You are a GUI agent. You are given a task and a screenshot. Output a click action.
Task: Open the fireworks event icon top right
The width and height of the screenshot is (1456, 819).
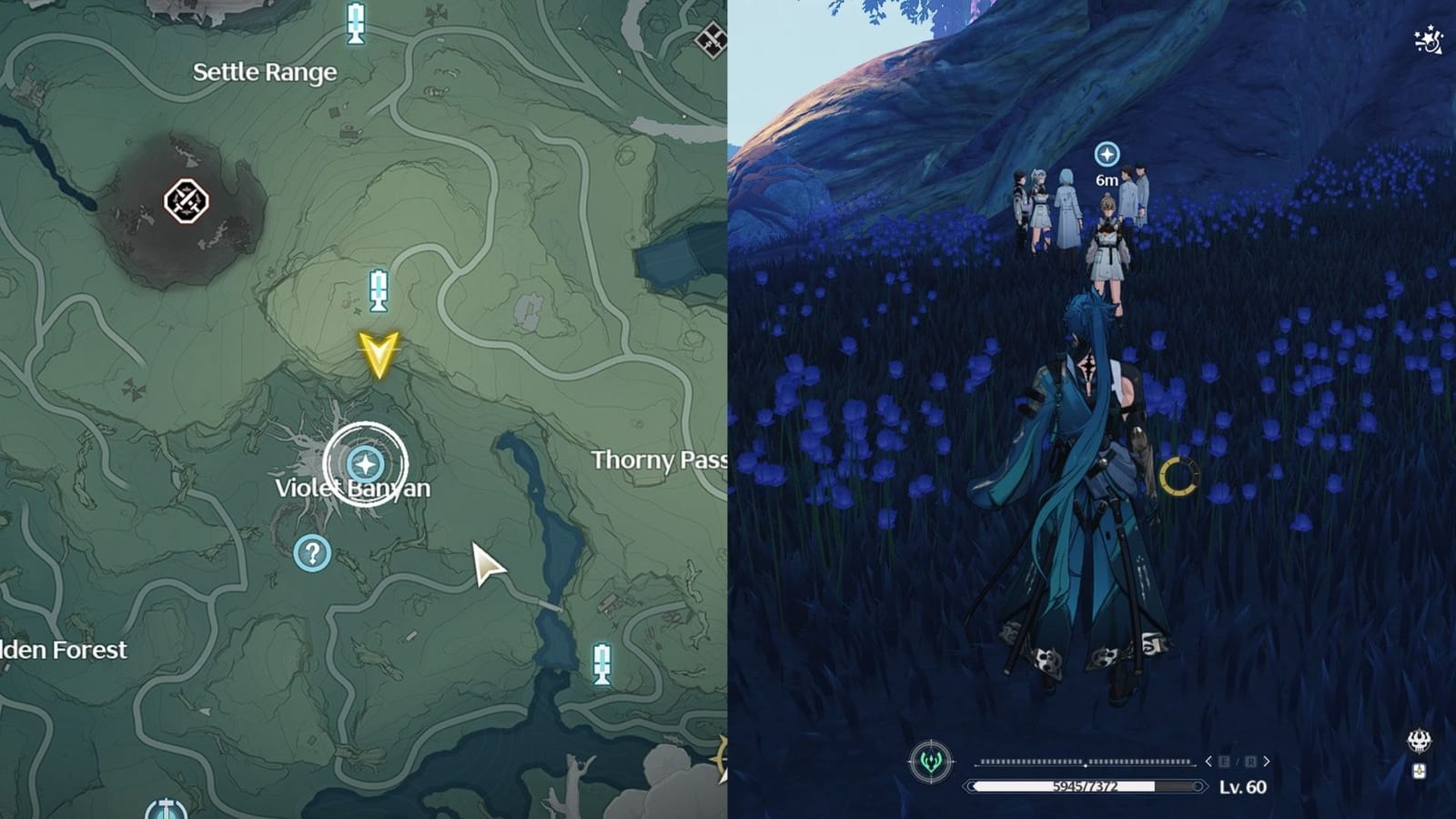coord(1429,38)
